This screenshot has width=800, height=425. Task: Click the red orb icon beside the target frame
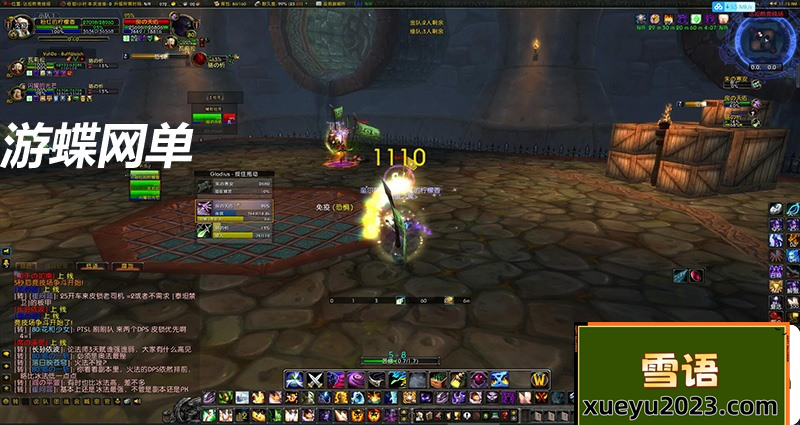pyautogui.click(x=200, y=59)
